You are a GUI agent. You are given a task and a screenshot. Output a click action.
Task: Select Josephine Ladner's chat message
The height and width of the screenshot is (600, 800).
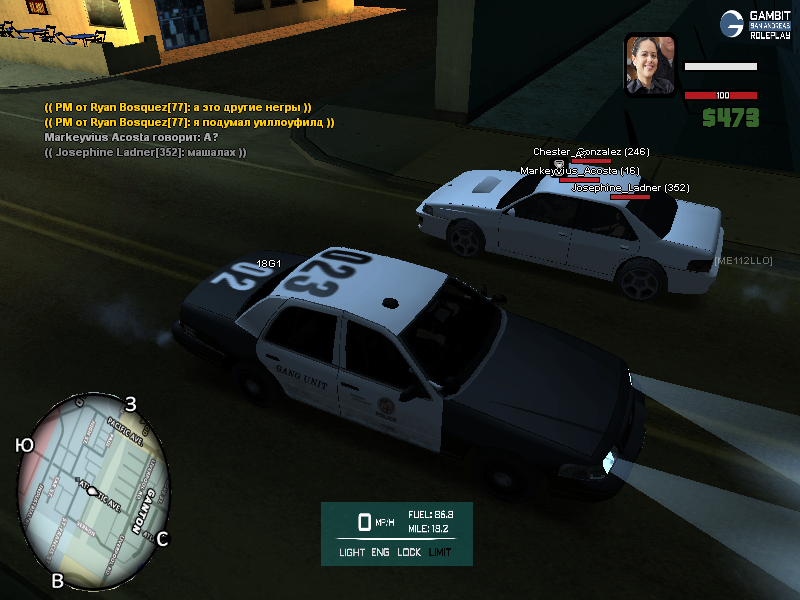[145, 152]
